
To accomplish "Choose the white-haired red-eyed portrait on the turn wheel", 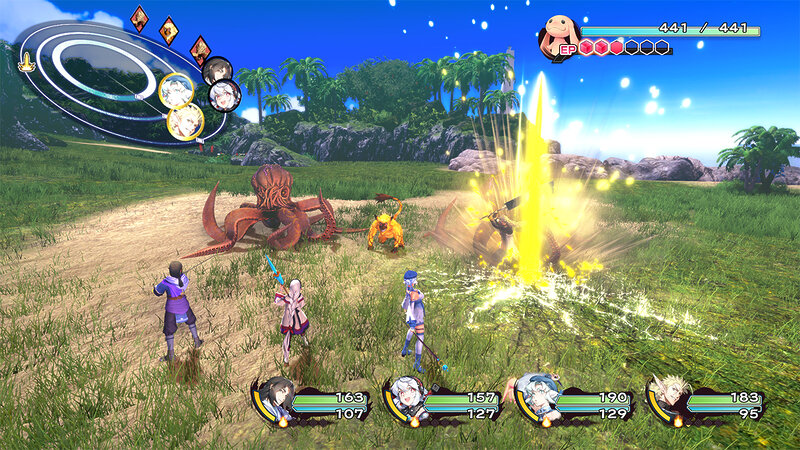I will (224, 96).
